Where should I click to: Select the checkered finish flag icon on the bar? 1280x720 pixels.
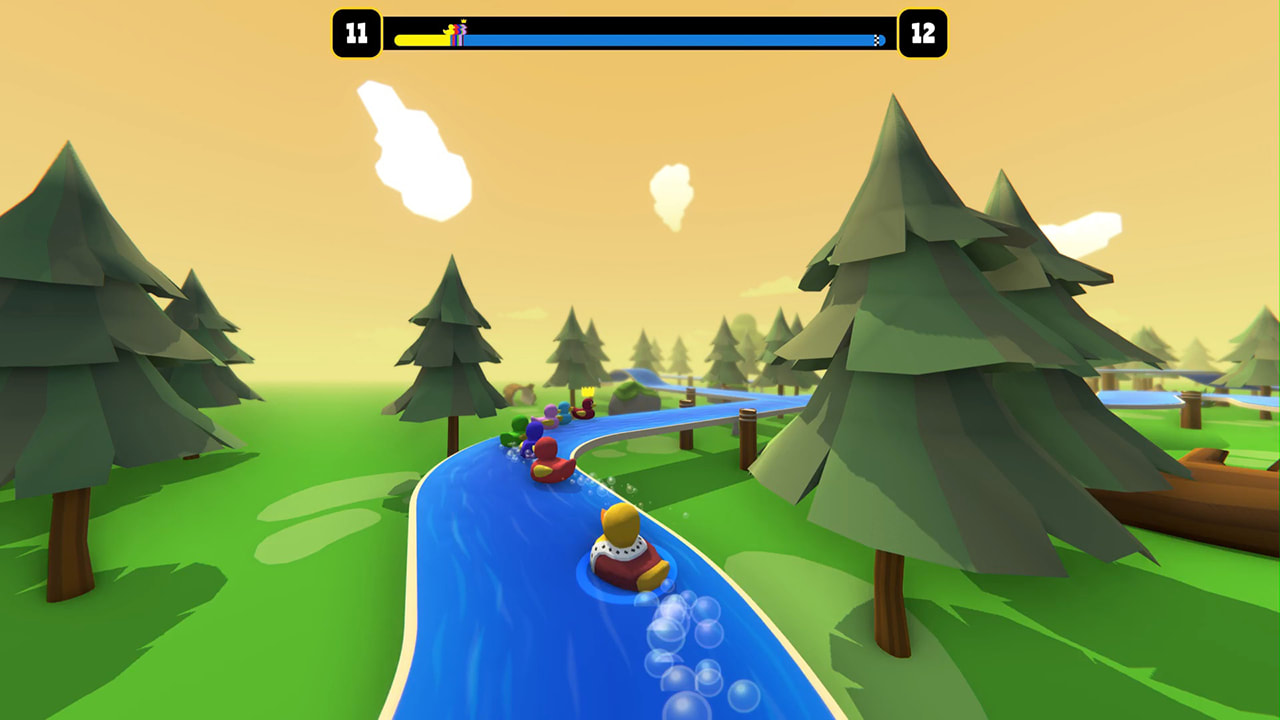pos(876,37)
